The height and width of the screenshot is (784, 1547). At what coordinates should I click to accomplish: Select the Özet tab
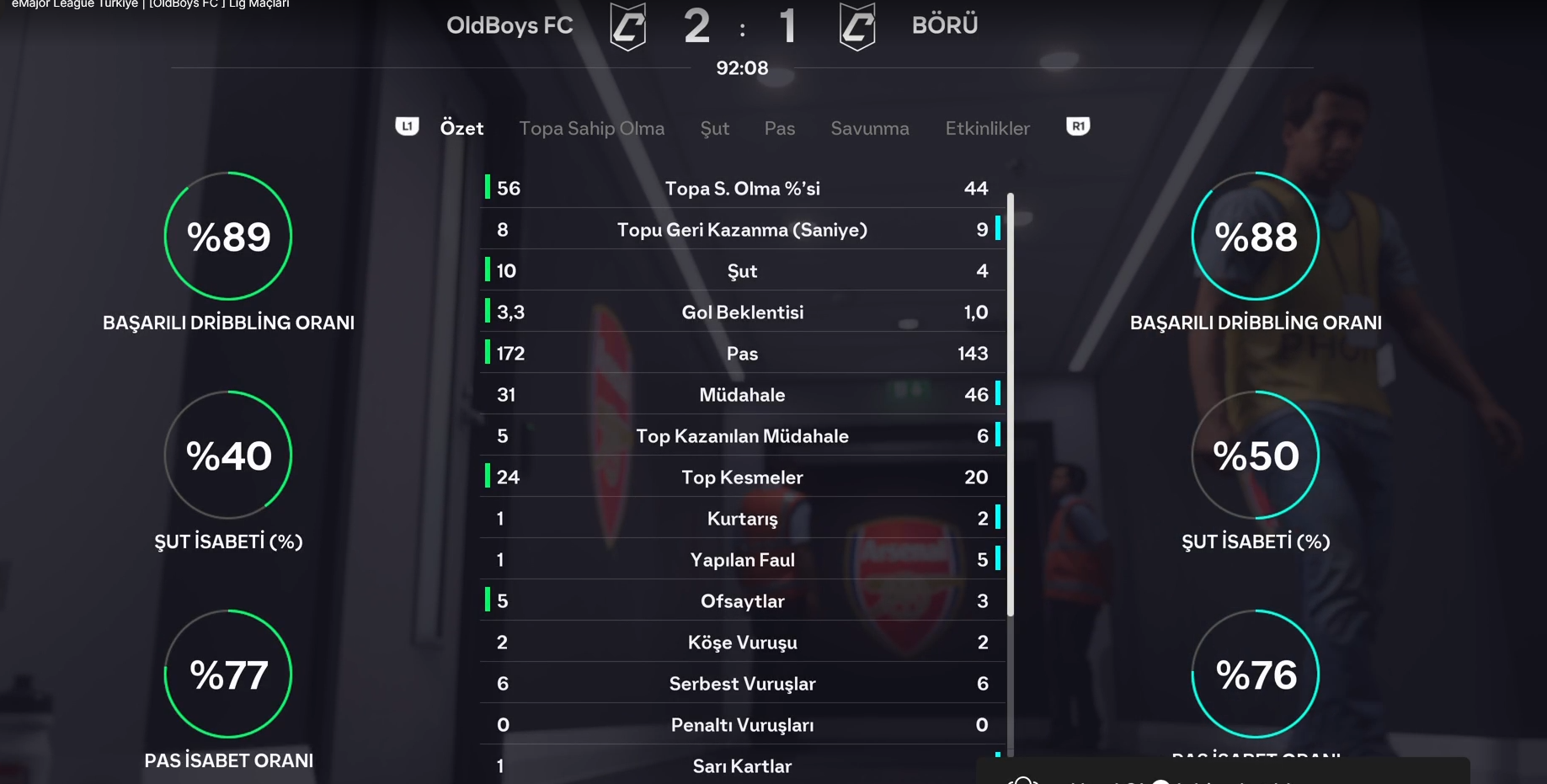pyautogui.click(x=461, y=128)
